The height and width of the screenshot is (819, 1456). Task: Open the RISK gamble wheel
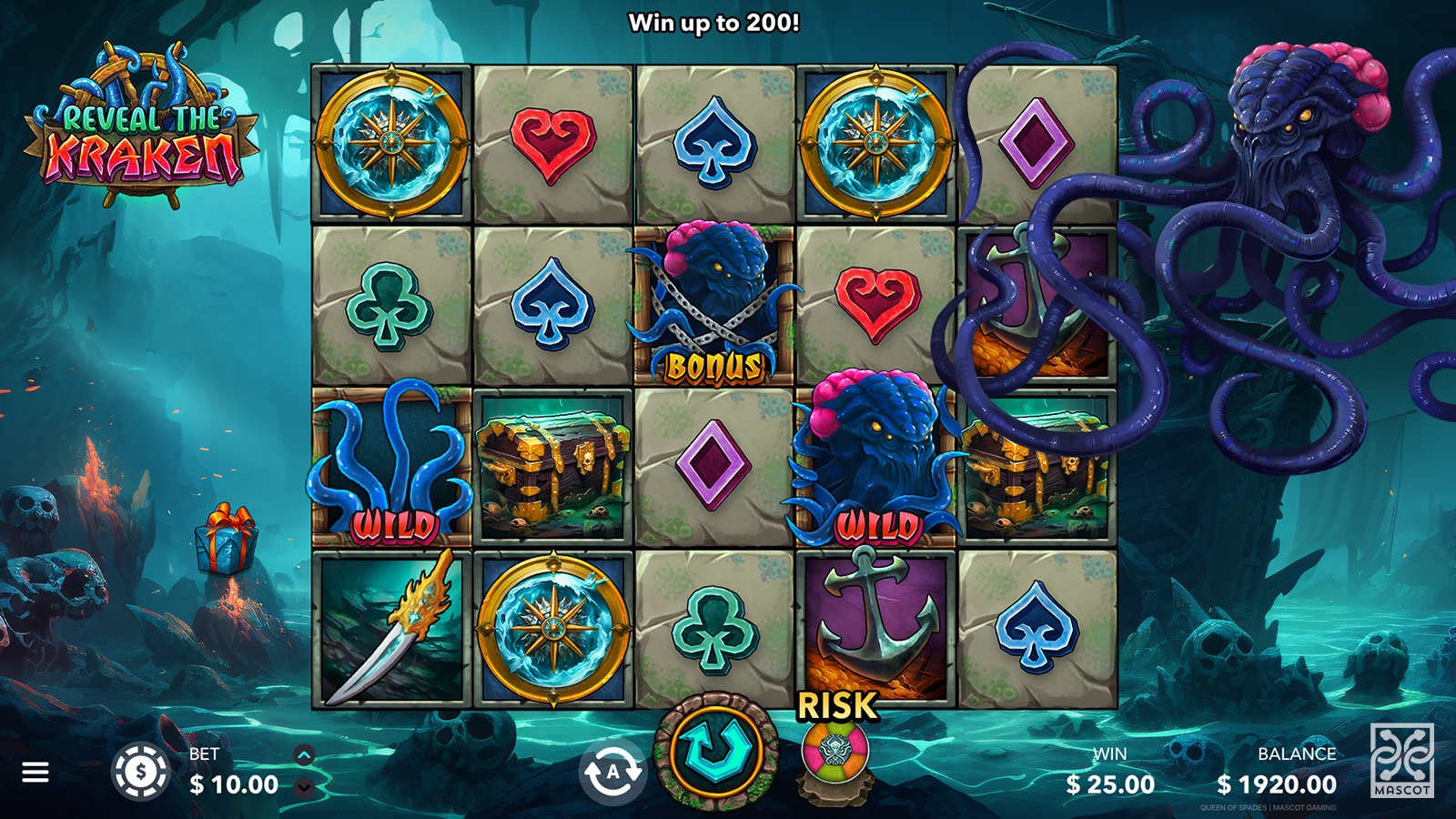[835, 752]
